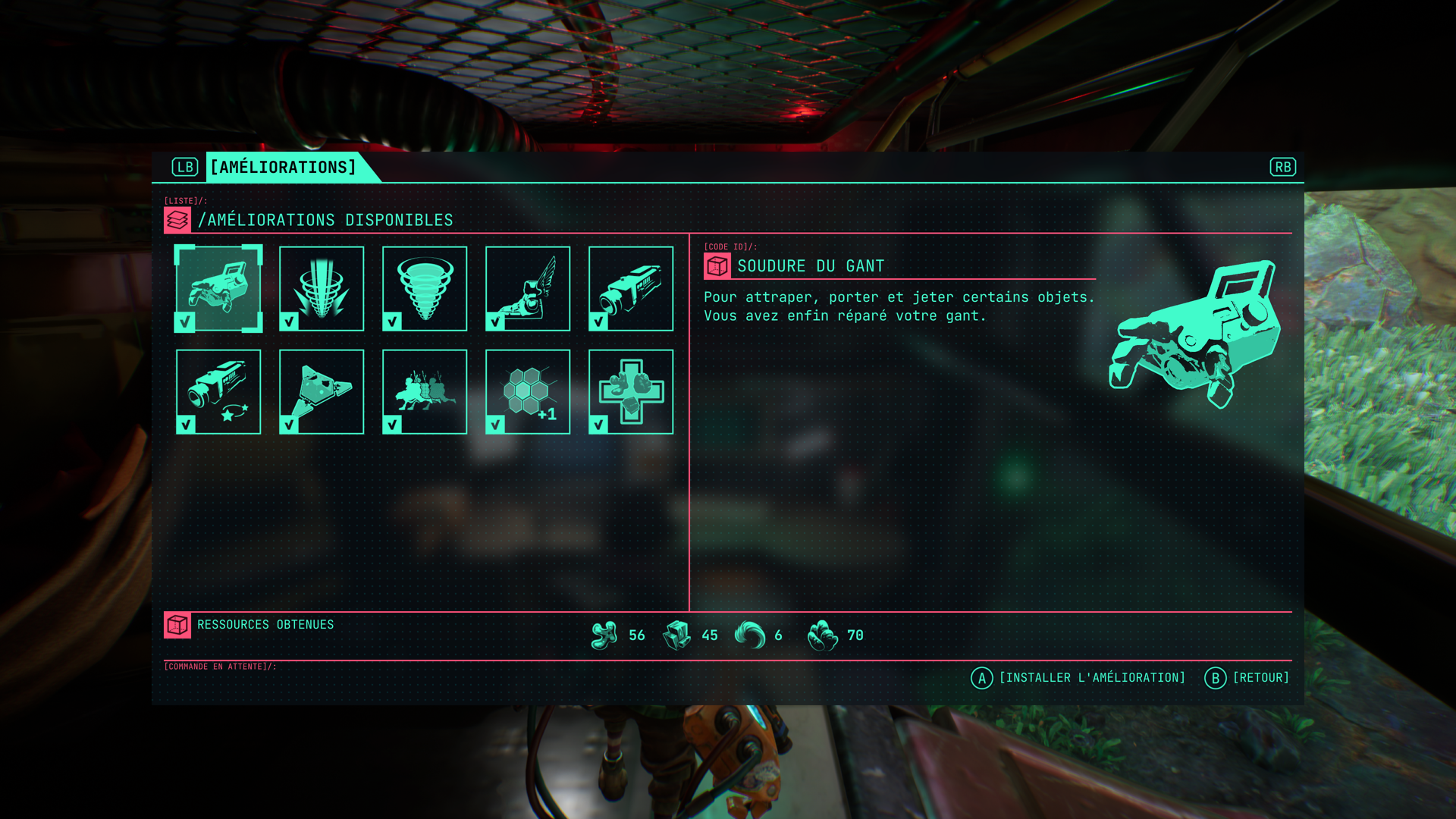Screen dimensions: 1456x819
Task: Click Installer l'amélioration
Action: click(x=1078, y=678)
